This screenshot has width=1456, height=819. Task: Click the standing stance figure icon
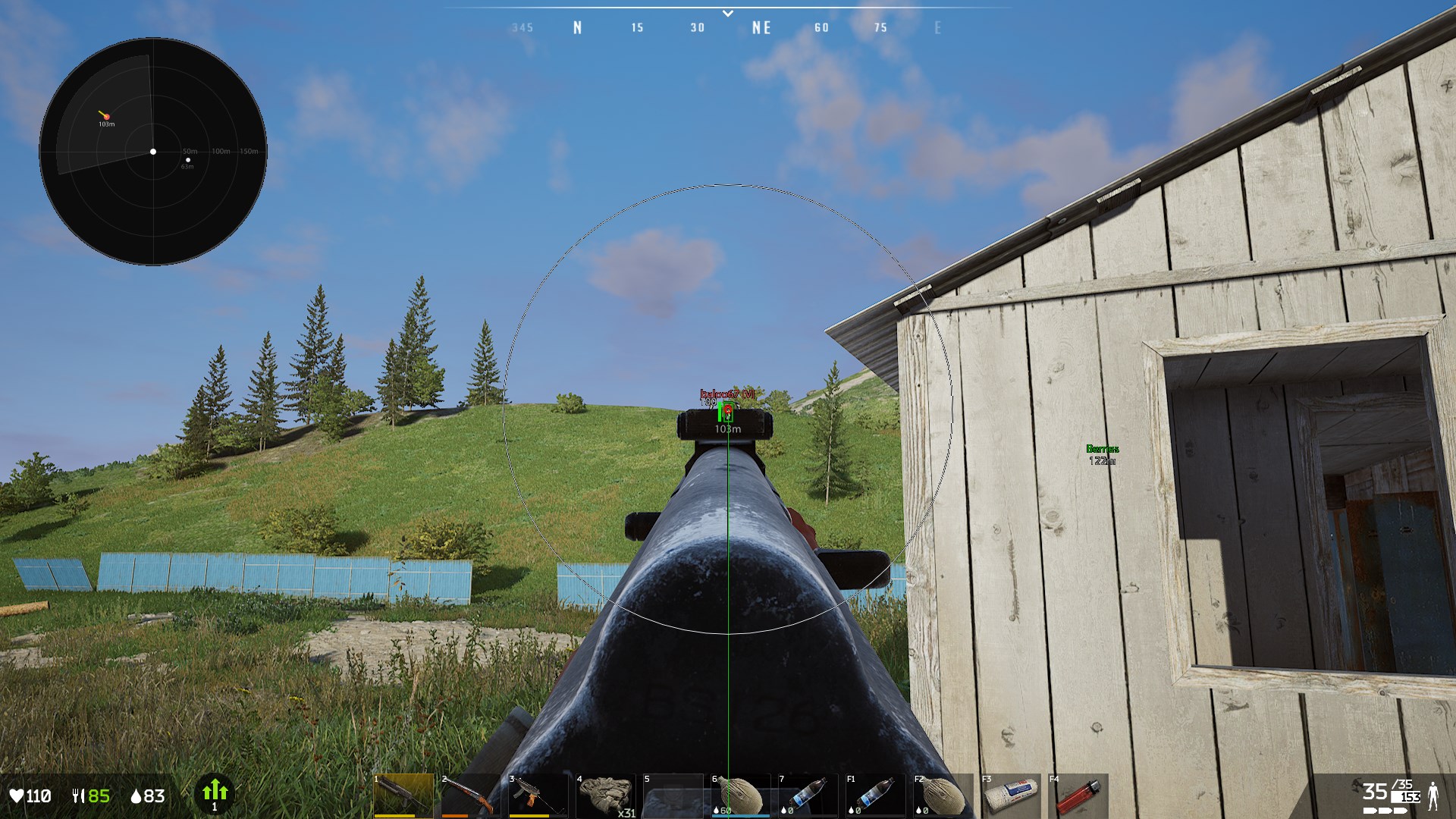tap(1433, 795)
